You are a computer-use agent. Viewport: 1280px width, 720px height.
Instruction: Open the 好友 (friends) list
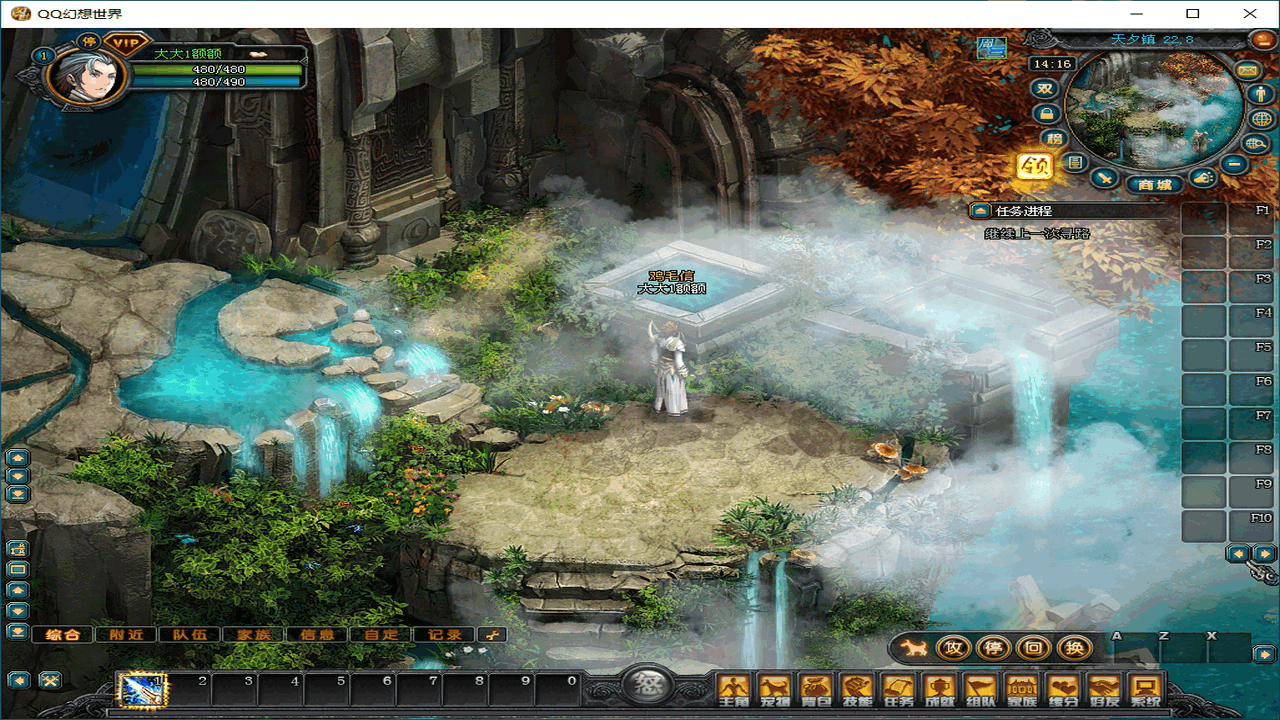coord(1104,688)
